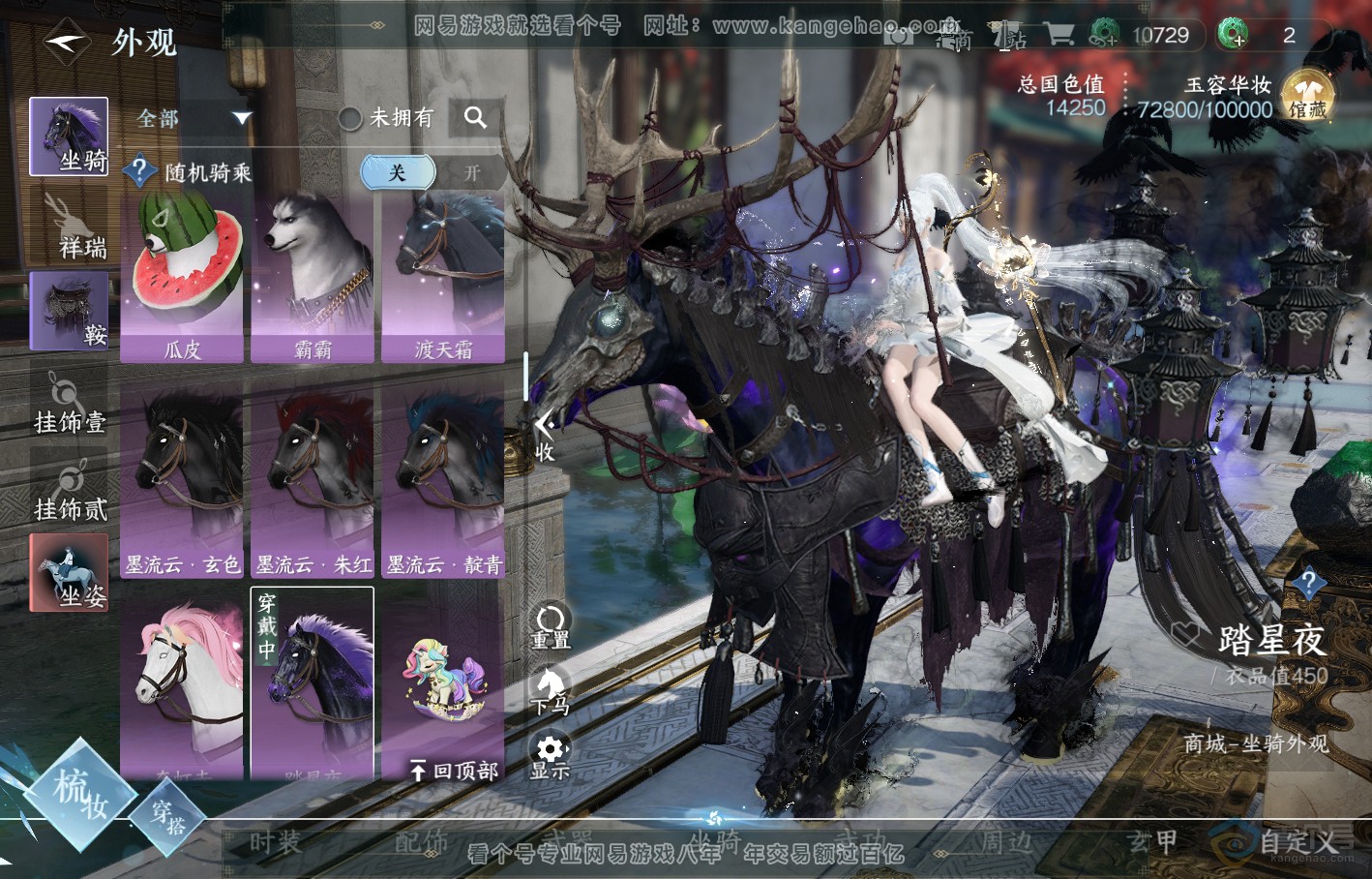Go back using the arrow button beside 外观
Screen dimensions: 1372x879
[67, 42]
